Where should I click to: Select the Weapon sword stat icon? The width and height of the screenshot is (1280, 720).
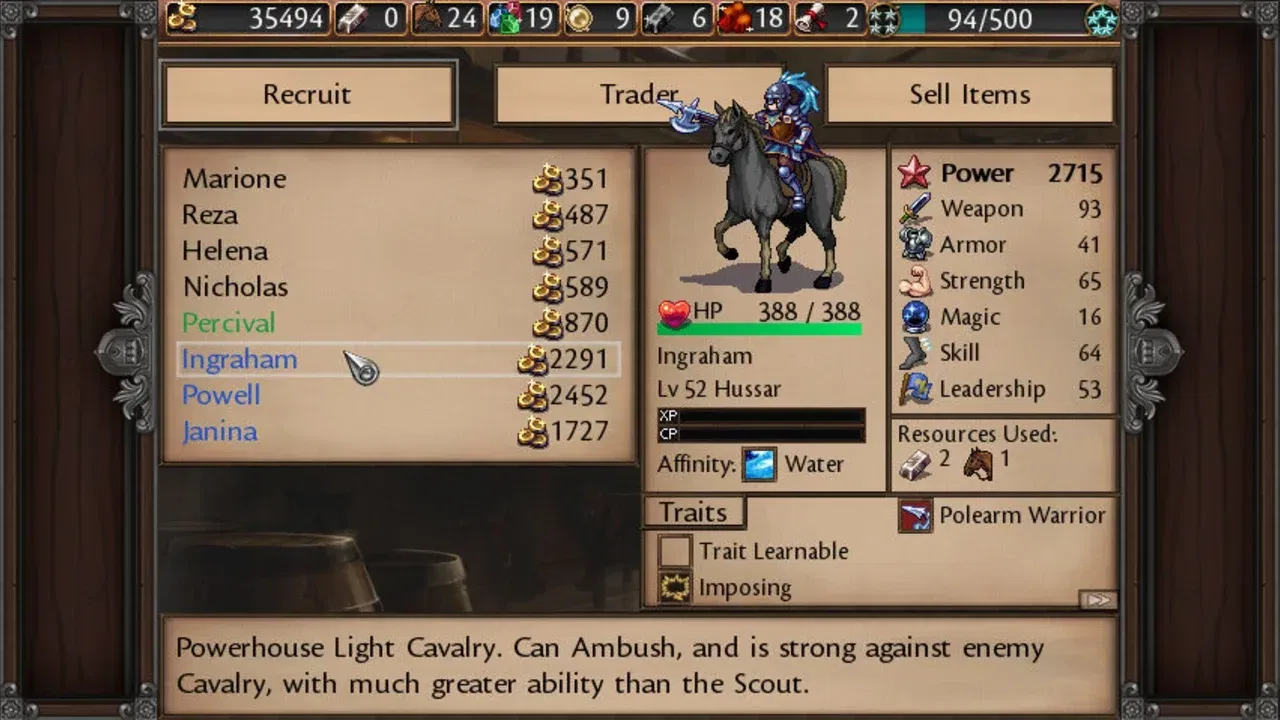pos(916,209)
